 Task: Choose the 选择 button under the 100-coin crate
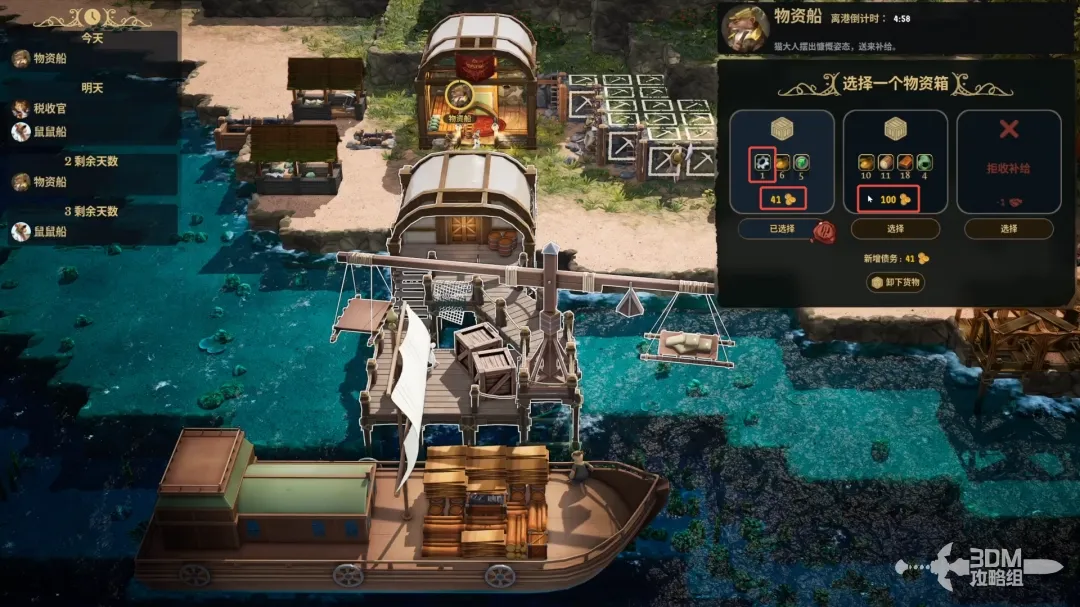click(x=894, y=229)
